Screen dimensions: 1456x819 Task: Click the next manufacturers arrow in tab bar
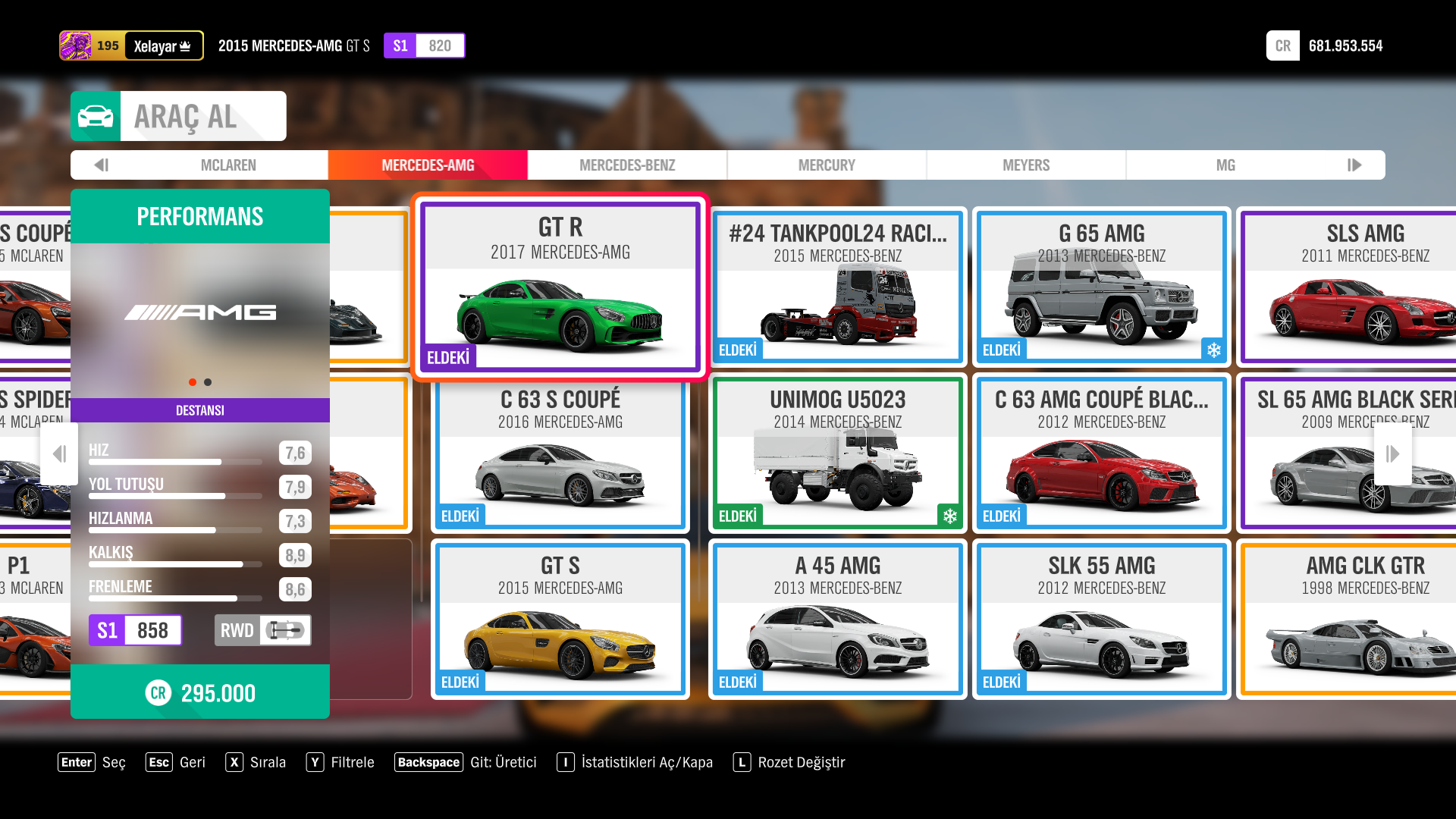1354,165
